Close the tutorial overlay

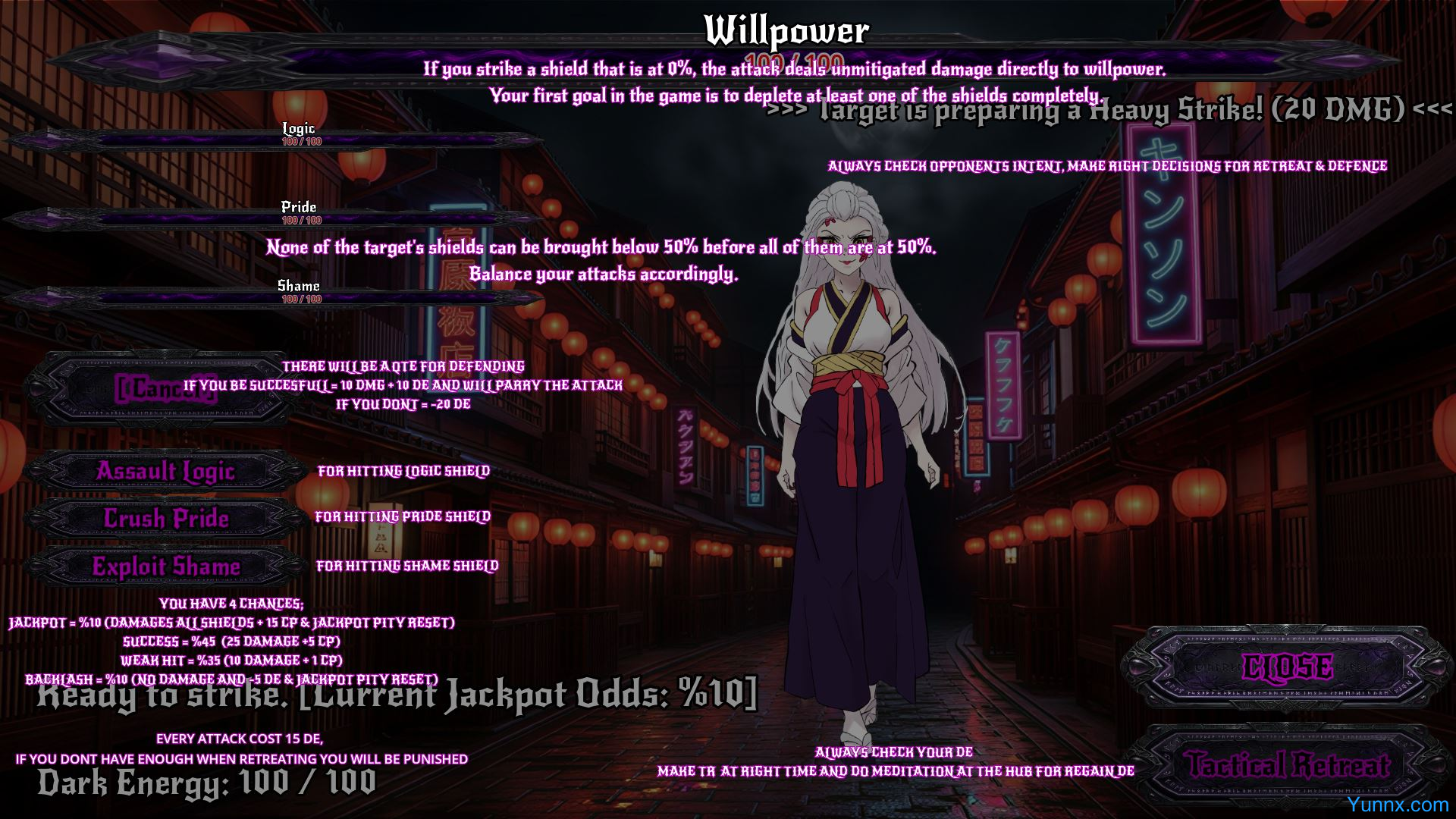1287,667
